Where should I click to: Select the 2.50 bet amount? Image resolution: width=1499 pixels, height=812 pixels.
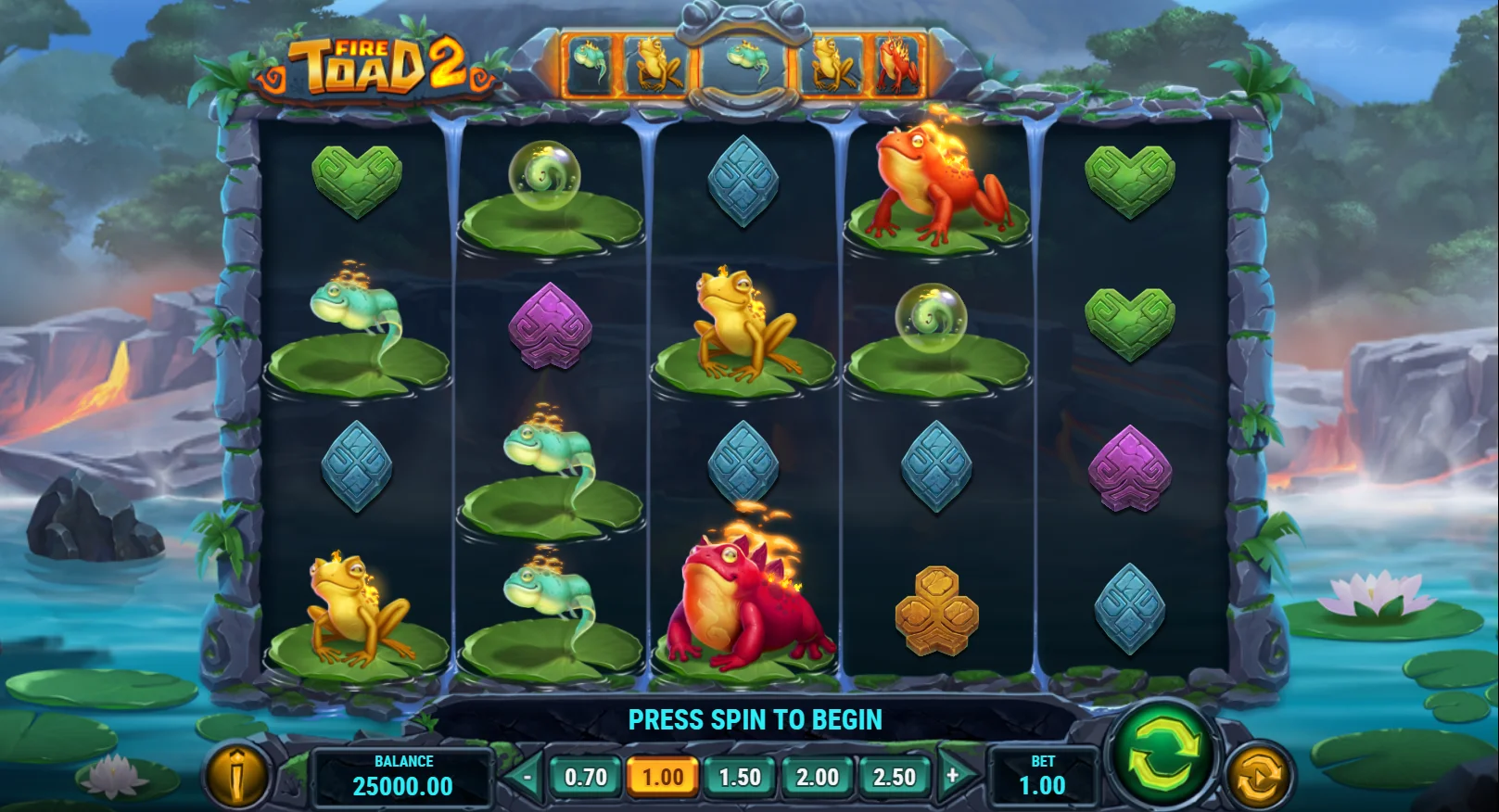point(894,777)
